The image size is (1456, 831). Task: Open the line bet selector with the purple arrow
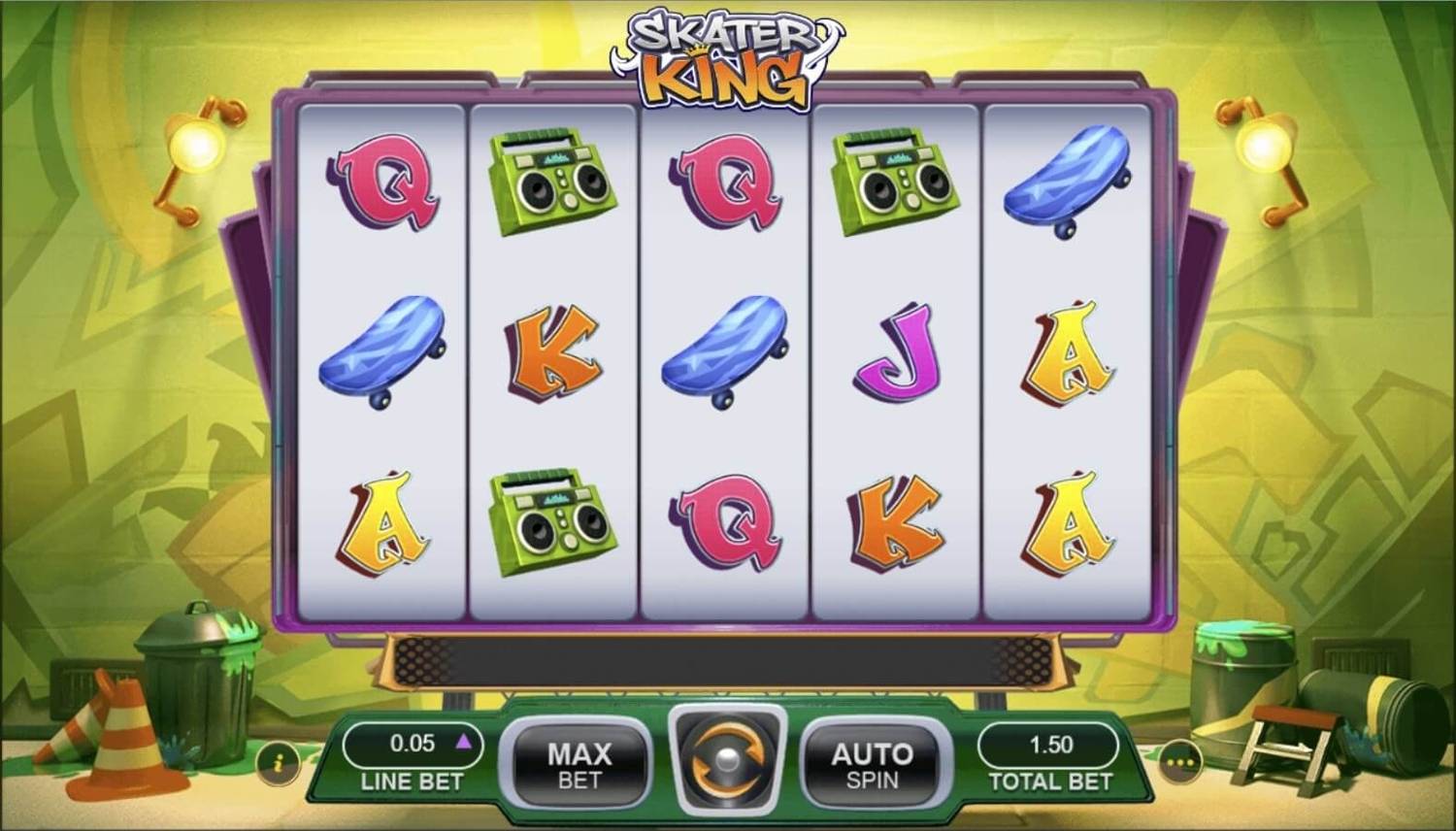pyautogui.click(x=465, y=741)
